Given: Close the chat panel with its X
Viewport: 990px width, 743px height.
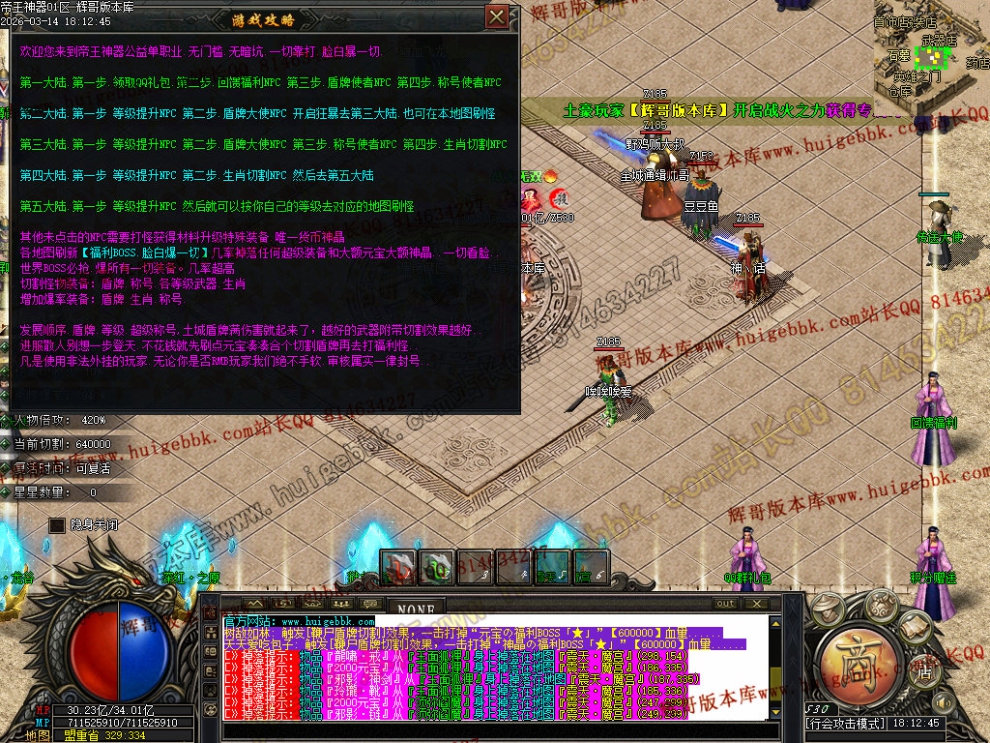Looking at the screenshot, I should click(759, 604).
